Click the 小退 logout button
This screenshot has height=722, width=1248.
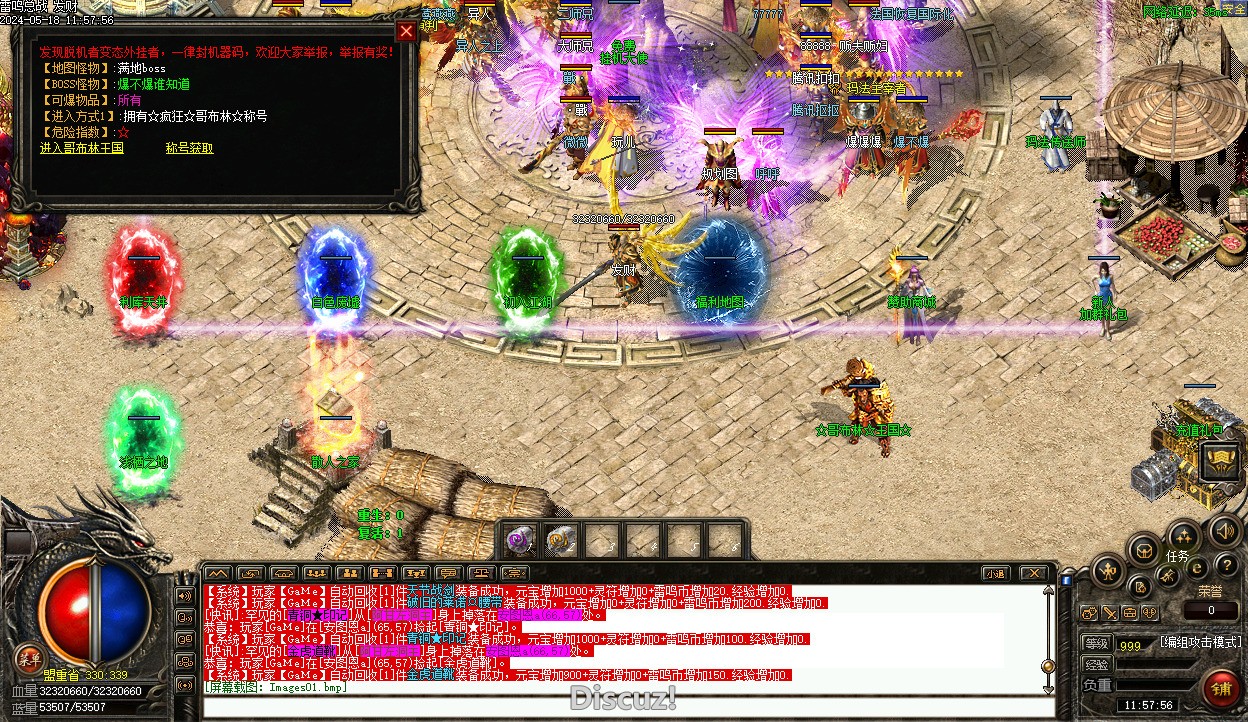coord(994,573)
